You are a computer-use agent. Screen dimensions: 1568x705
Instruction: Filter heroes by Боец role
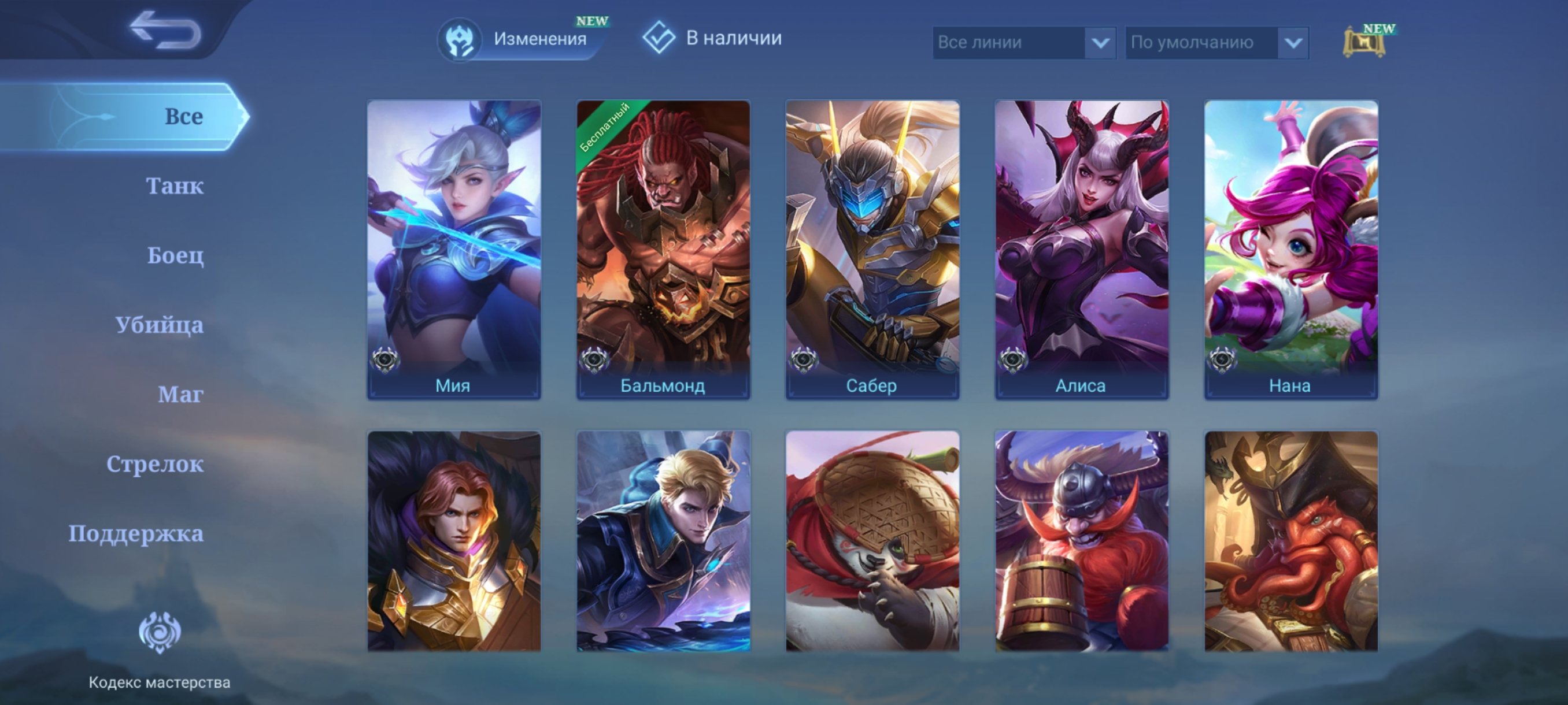[x=175, y=255]
